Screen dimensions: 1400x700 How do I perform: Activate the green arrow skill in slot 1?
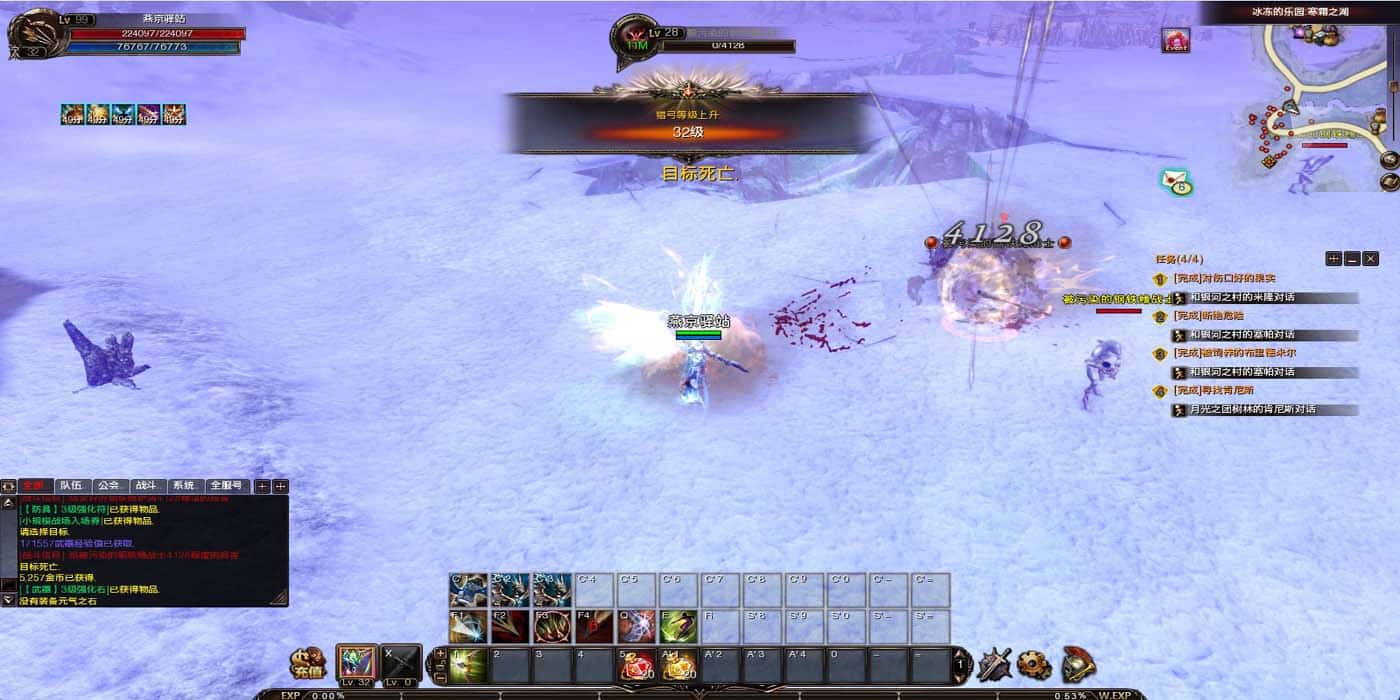468,665
